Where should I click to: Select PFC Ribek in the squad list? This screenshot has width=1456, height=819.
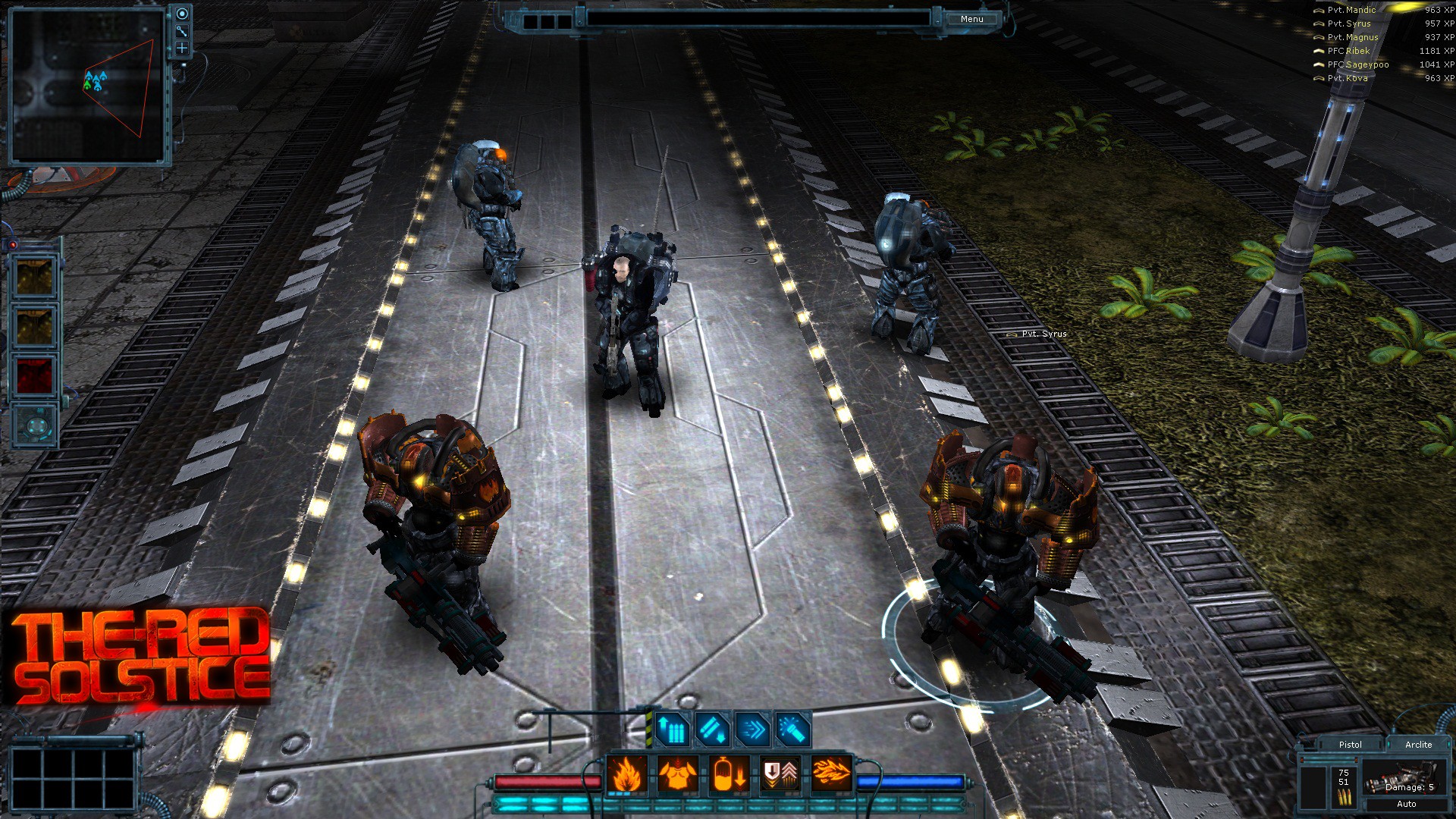(x=1348, y=51)
